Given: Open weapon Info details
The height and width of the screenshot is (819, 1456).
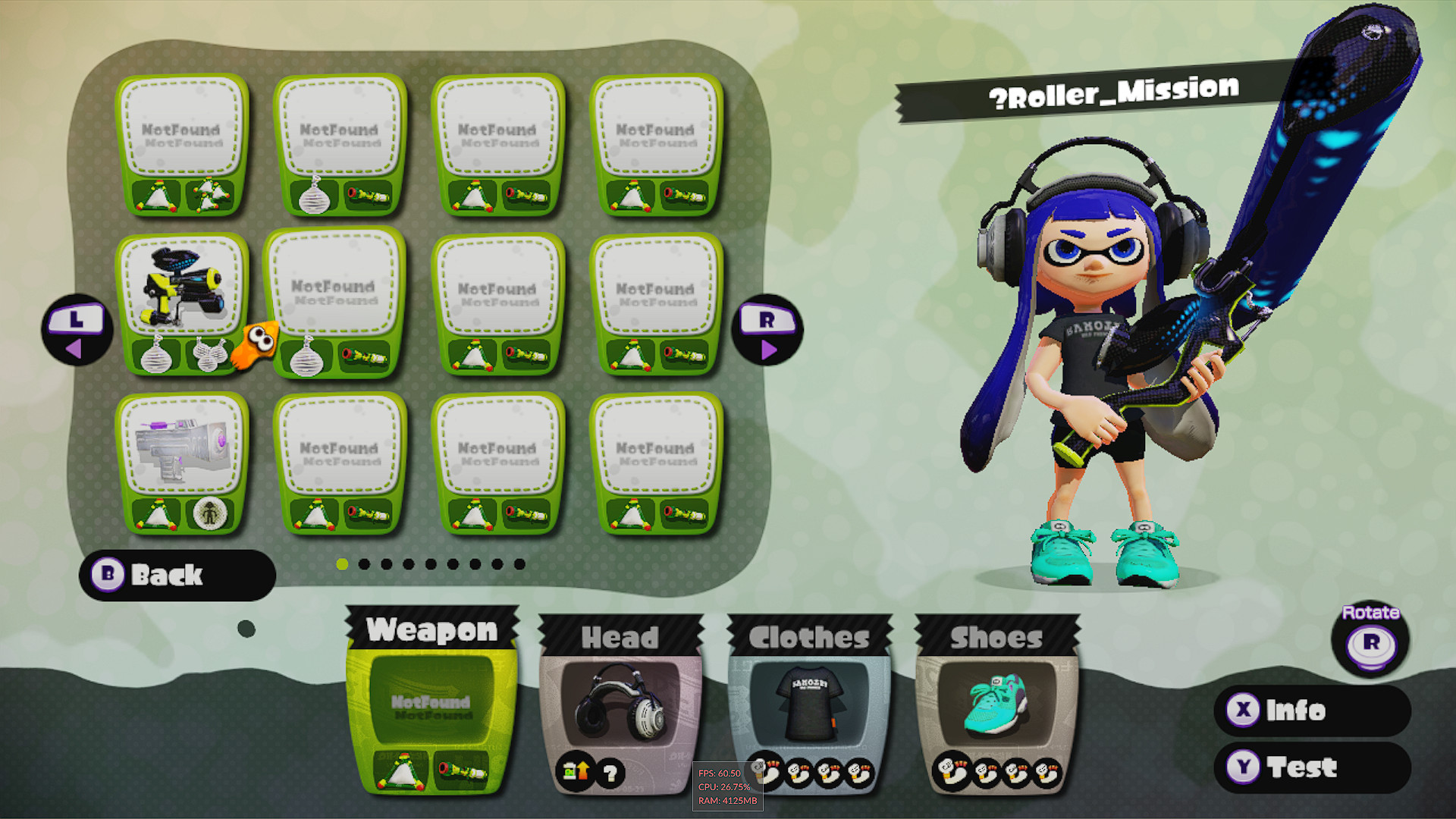Looking at the screenshot, I should pos(1313,711).
